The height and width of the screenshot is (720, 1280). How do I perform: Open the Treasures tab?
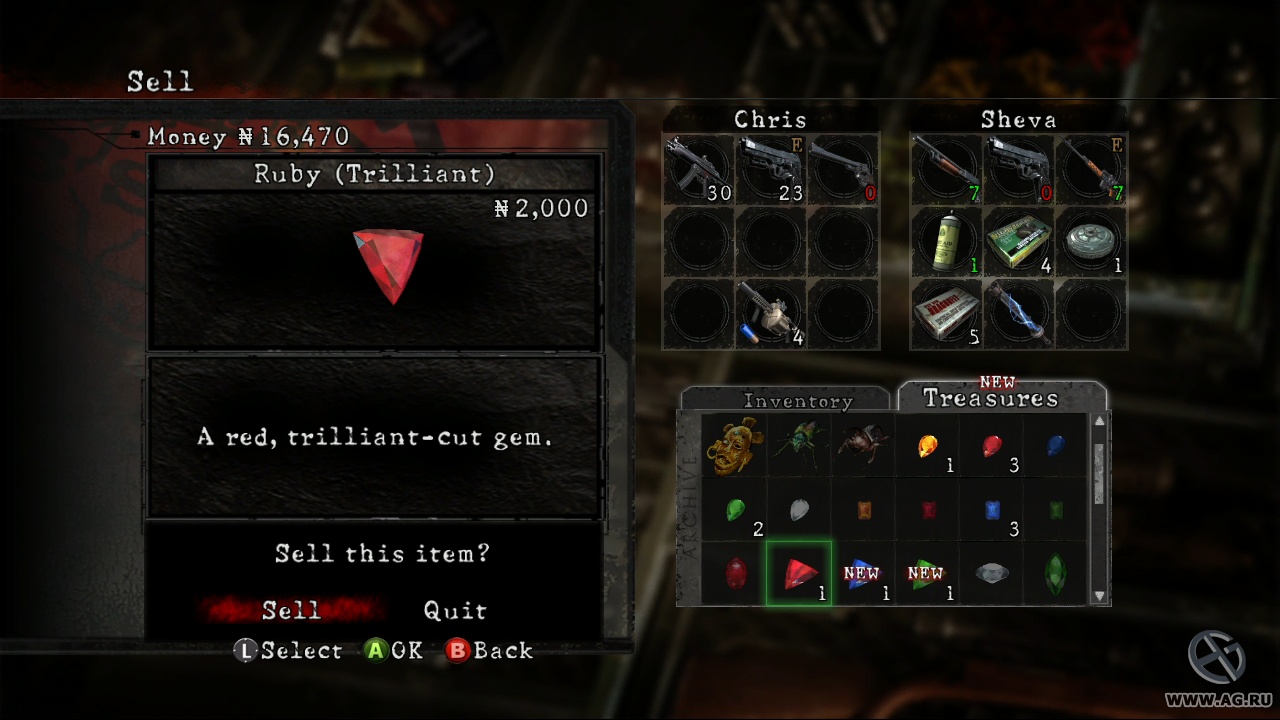pyautogui.click(x=990, y=398)
